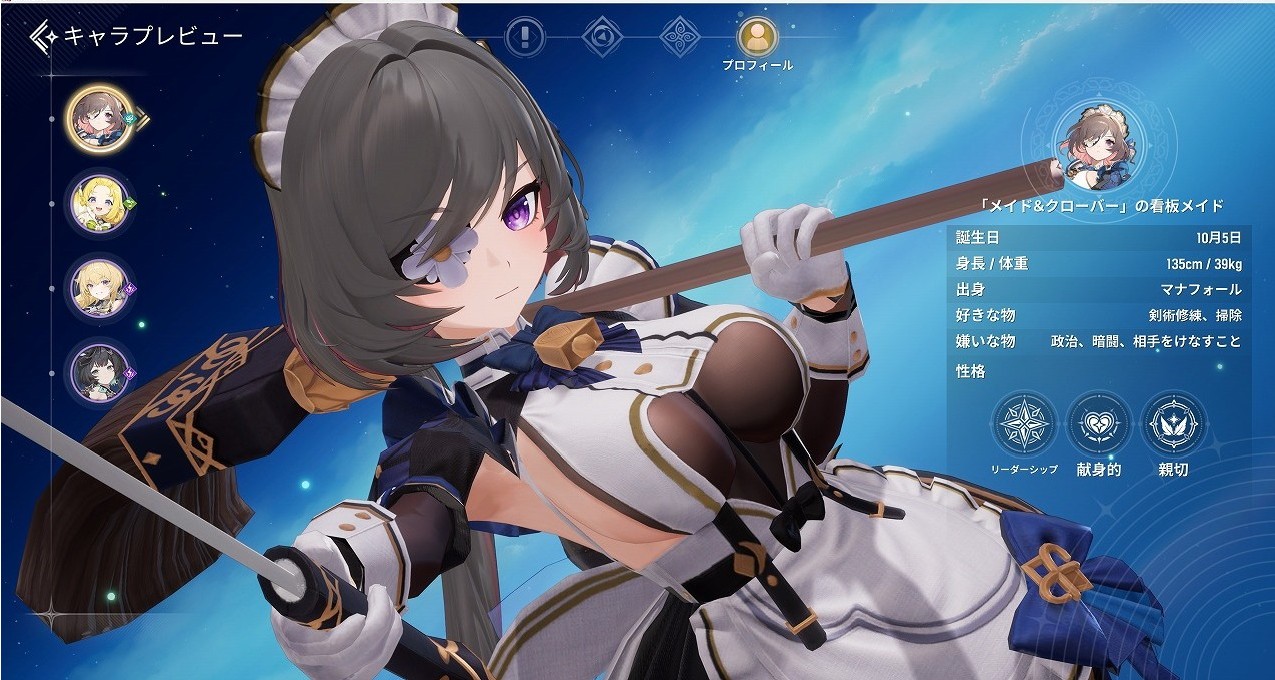View the 親切 winged trait icon

coord(1172,425)
